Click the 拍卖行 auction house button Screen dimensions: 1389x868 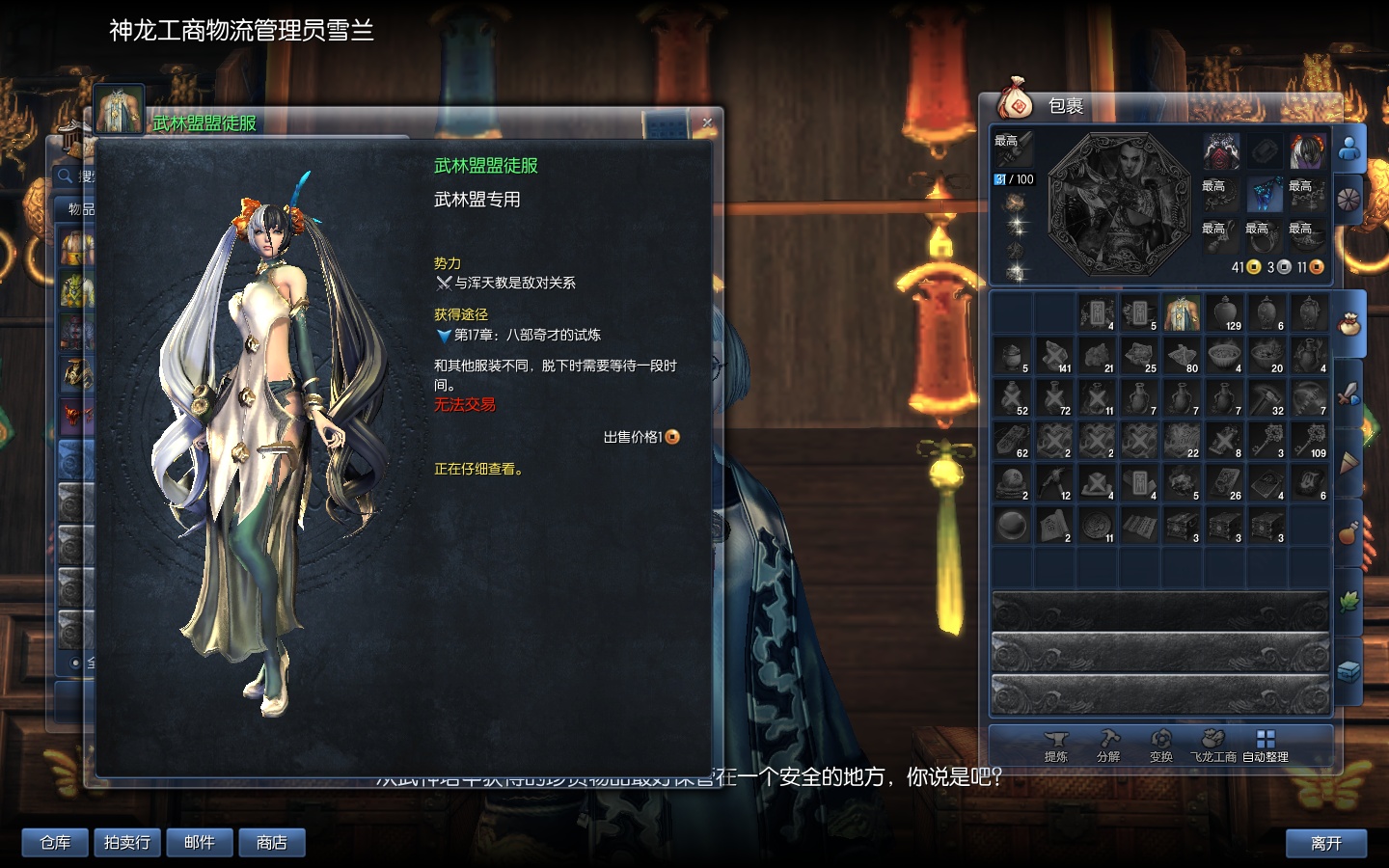click(x=126, y=842)
